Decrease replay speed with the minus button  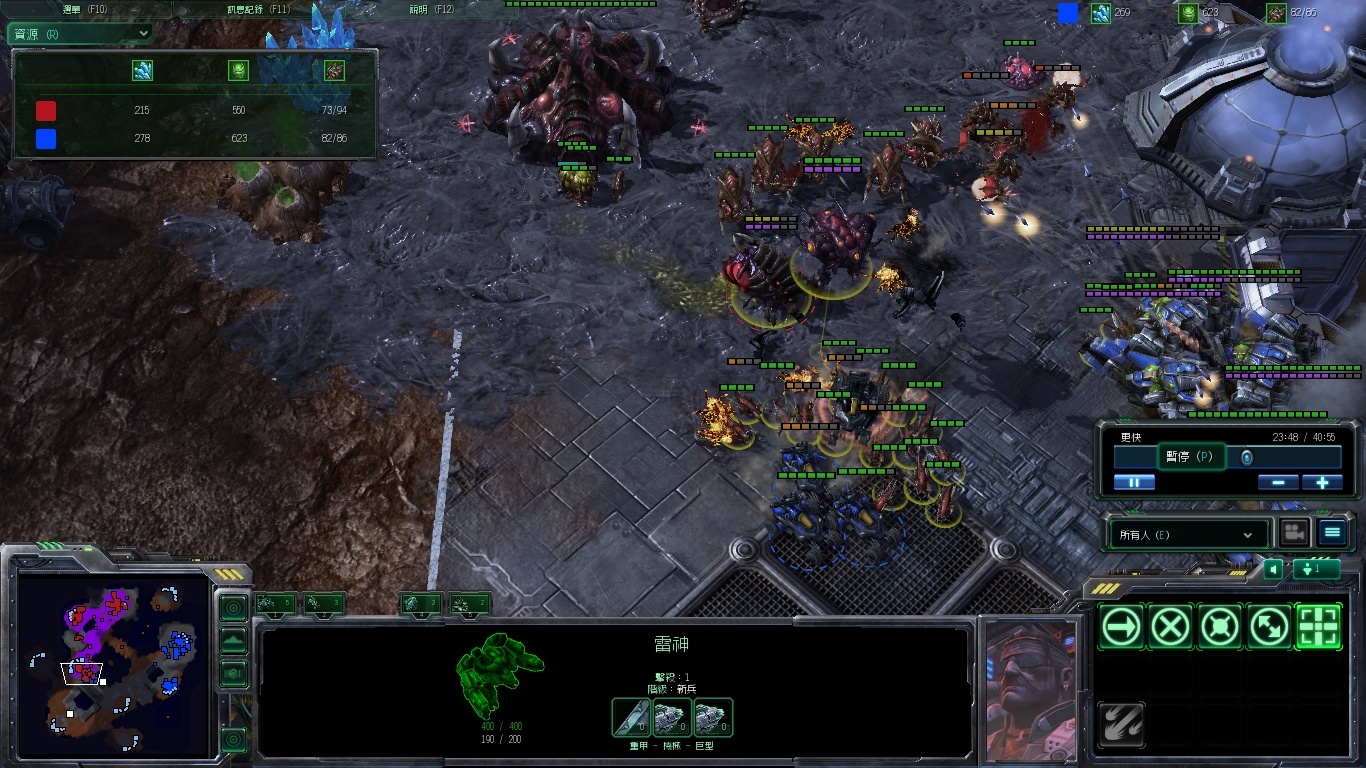[x=1278, y=482]
